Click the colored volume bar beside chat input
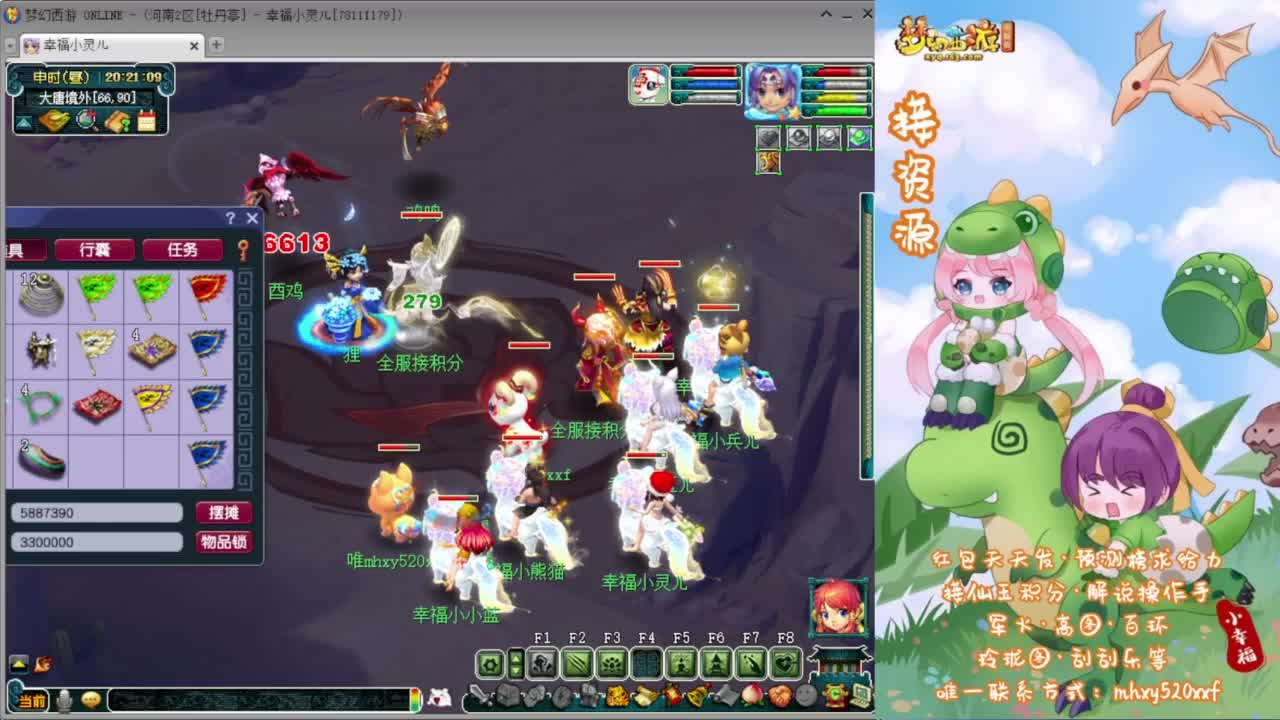This screenshot has height=720, width=1280. [x=417, y=700]
